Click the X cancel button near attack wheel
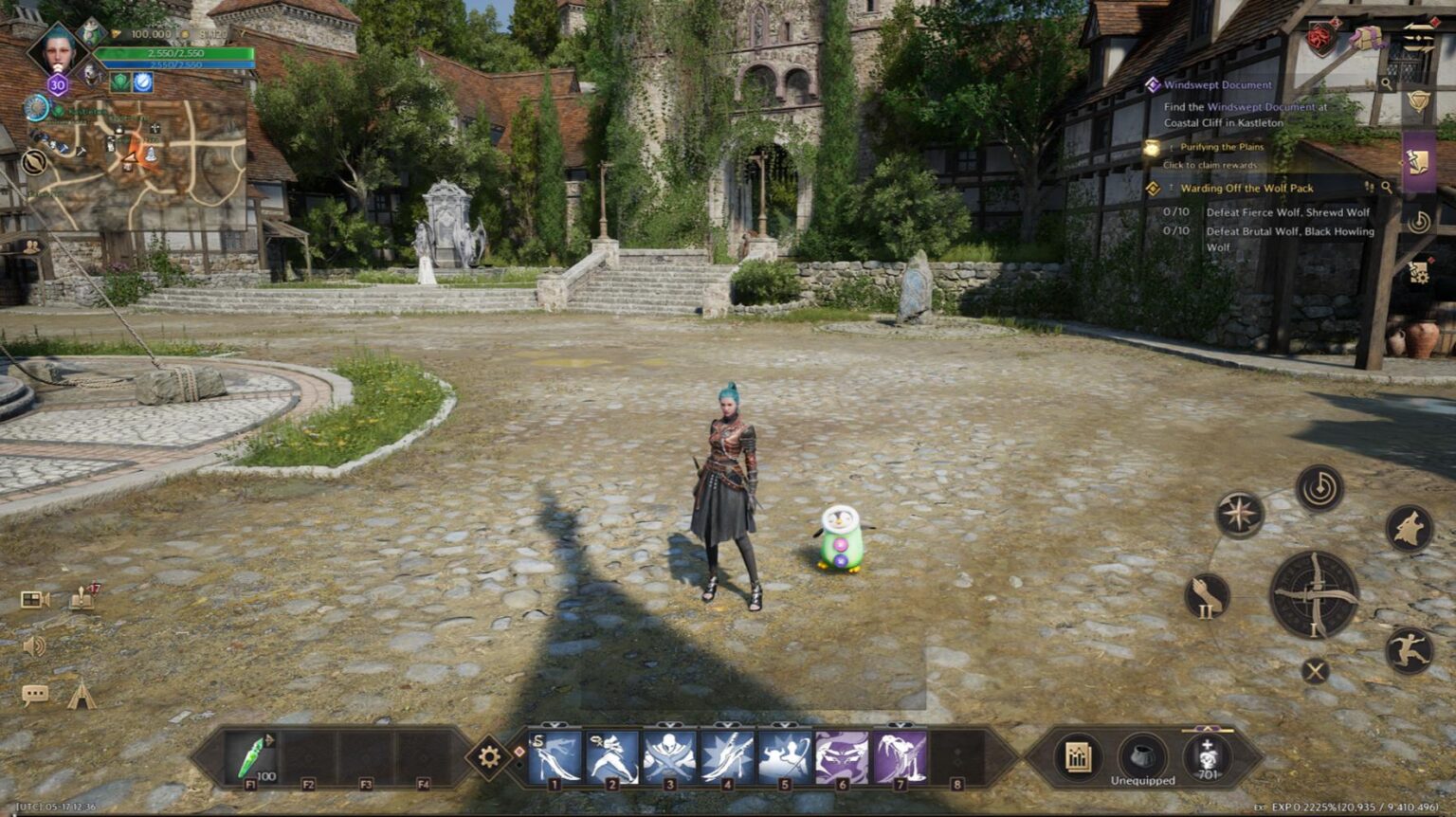The height and width of the screenshot is (817, 1456). coord(1315,672)
